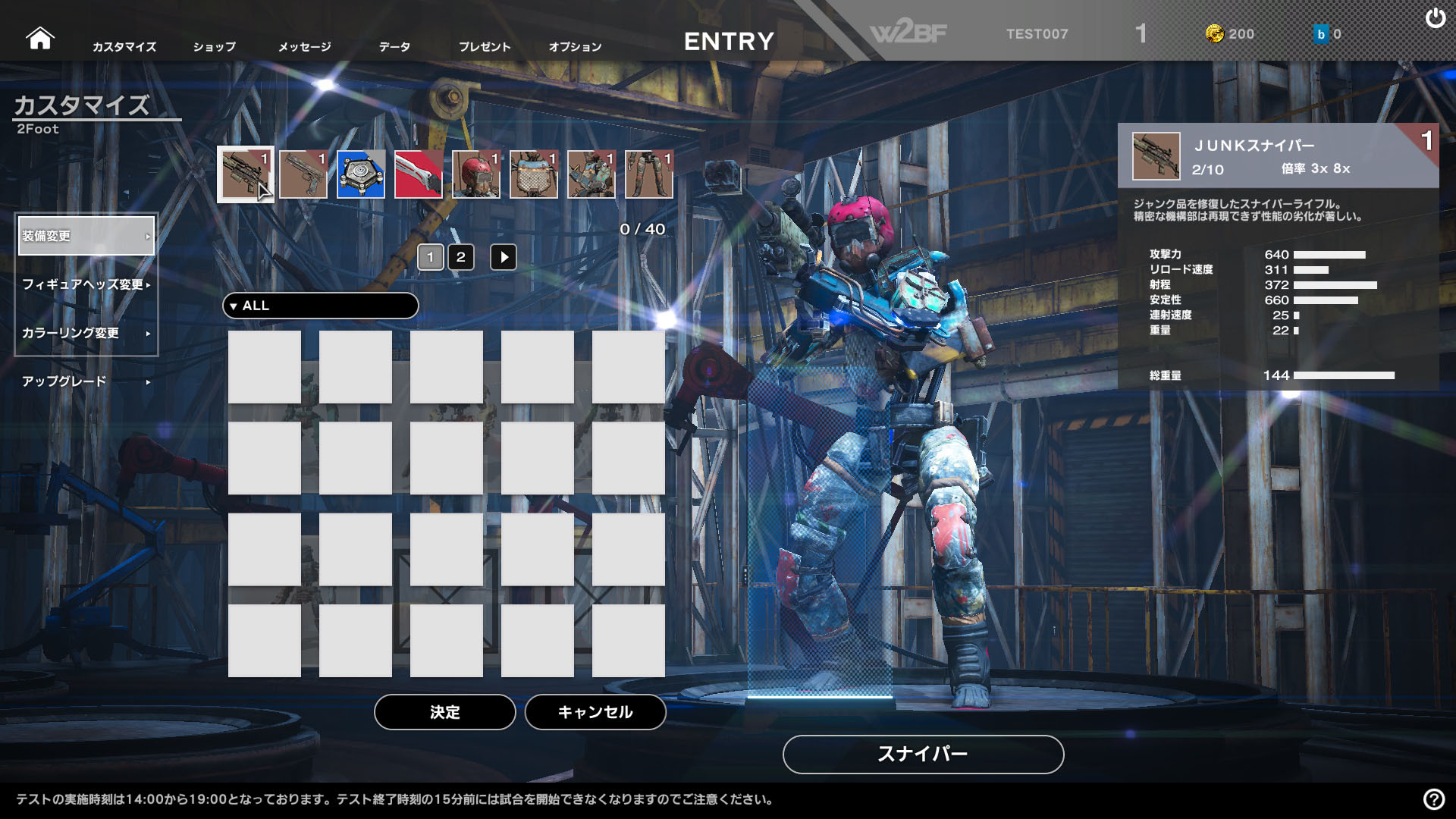
Task: Open the カスタマイズ top menu
Action: (124, 47)
